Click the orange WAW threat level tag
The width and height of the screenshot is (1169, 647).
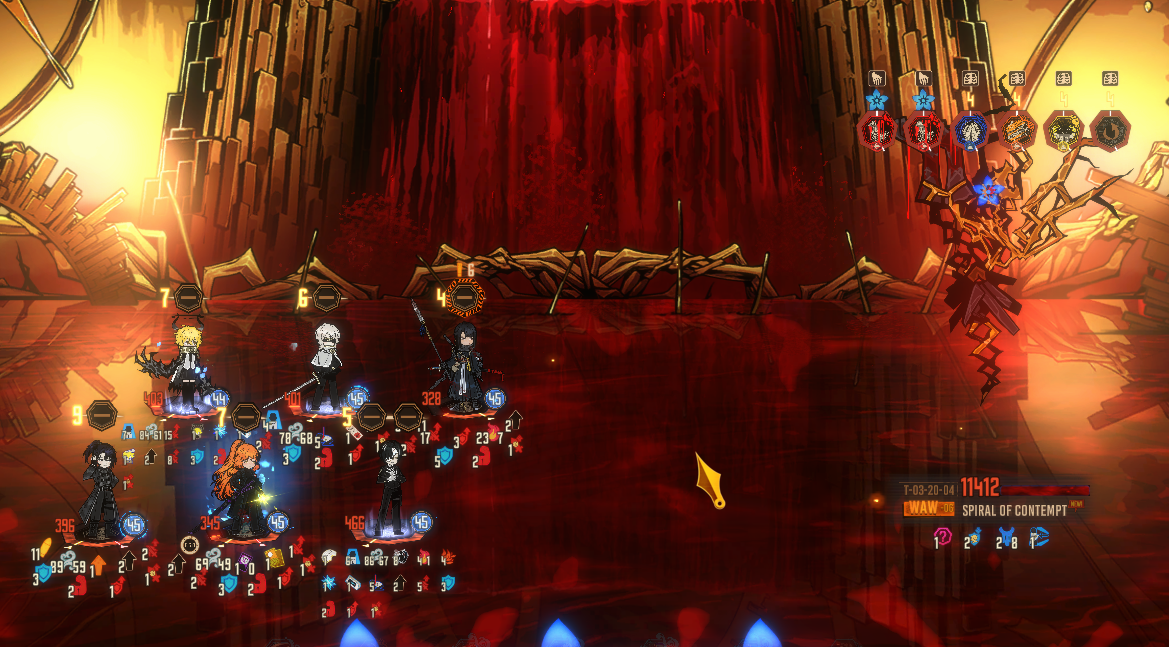(929, 509)
